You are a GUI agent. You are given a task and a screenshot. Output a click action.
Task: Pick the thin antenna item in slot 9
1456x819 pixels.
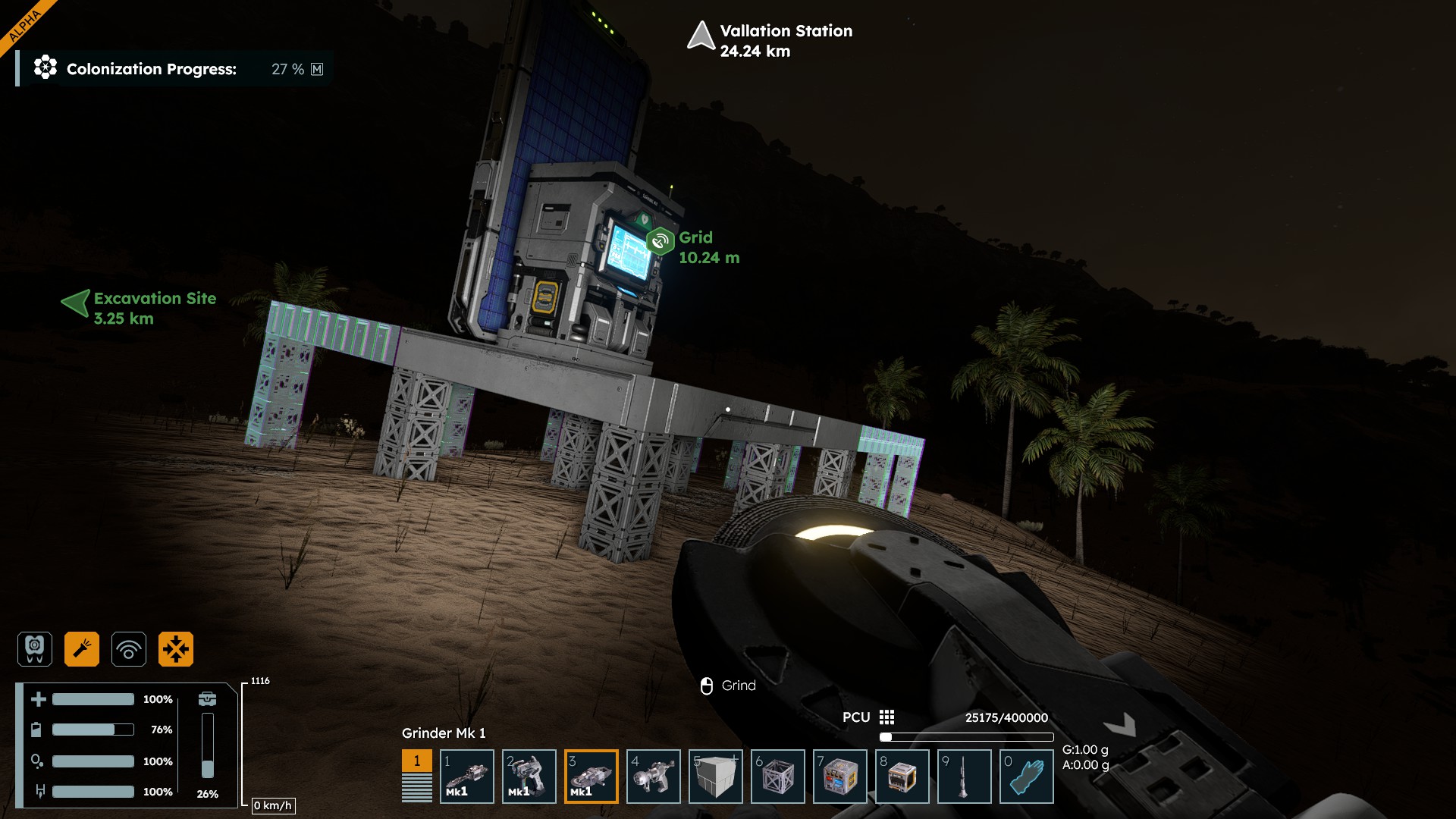965,777
